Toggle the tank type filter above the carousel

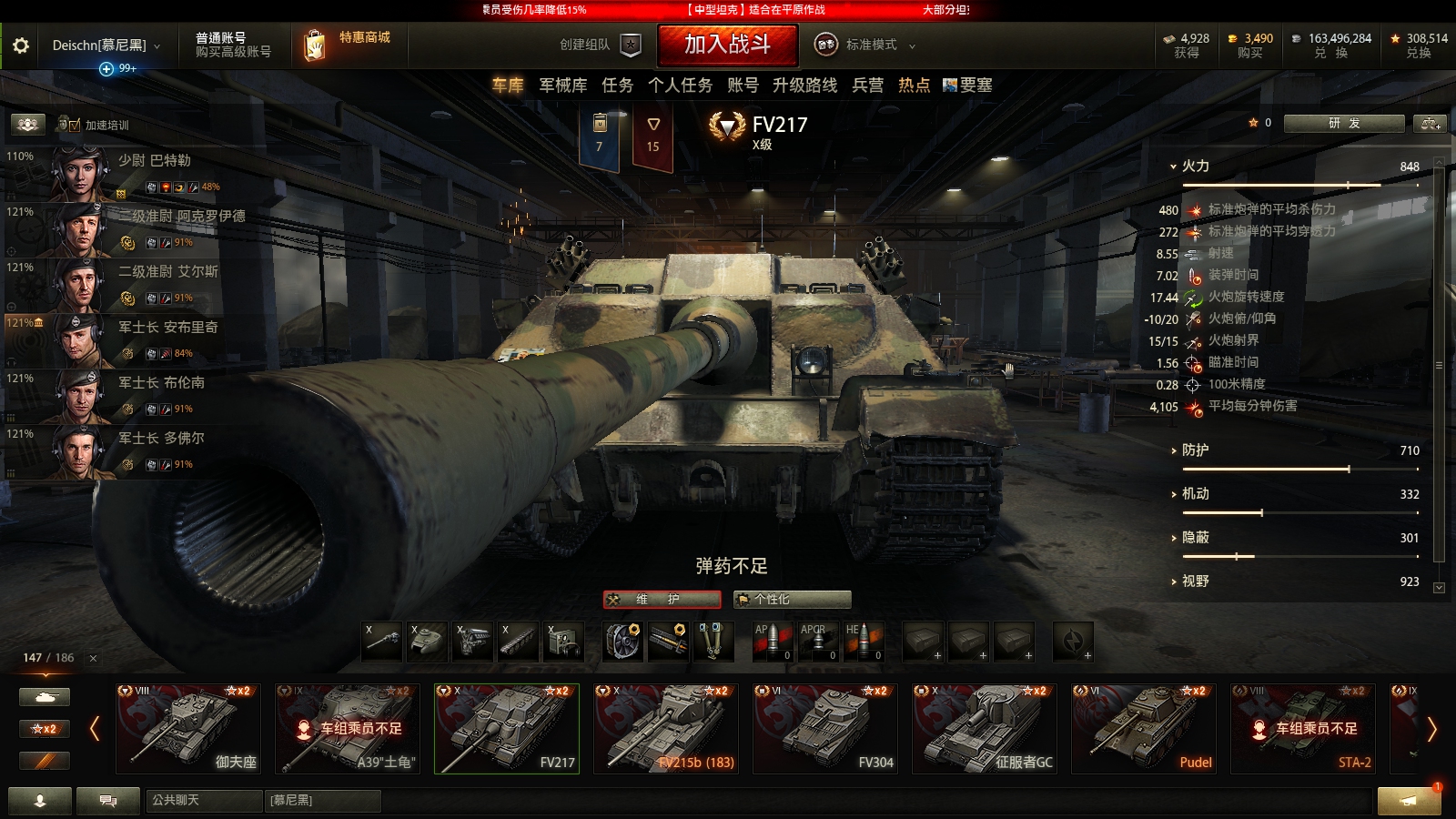coord(44,695)
